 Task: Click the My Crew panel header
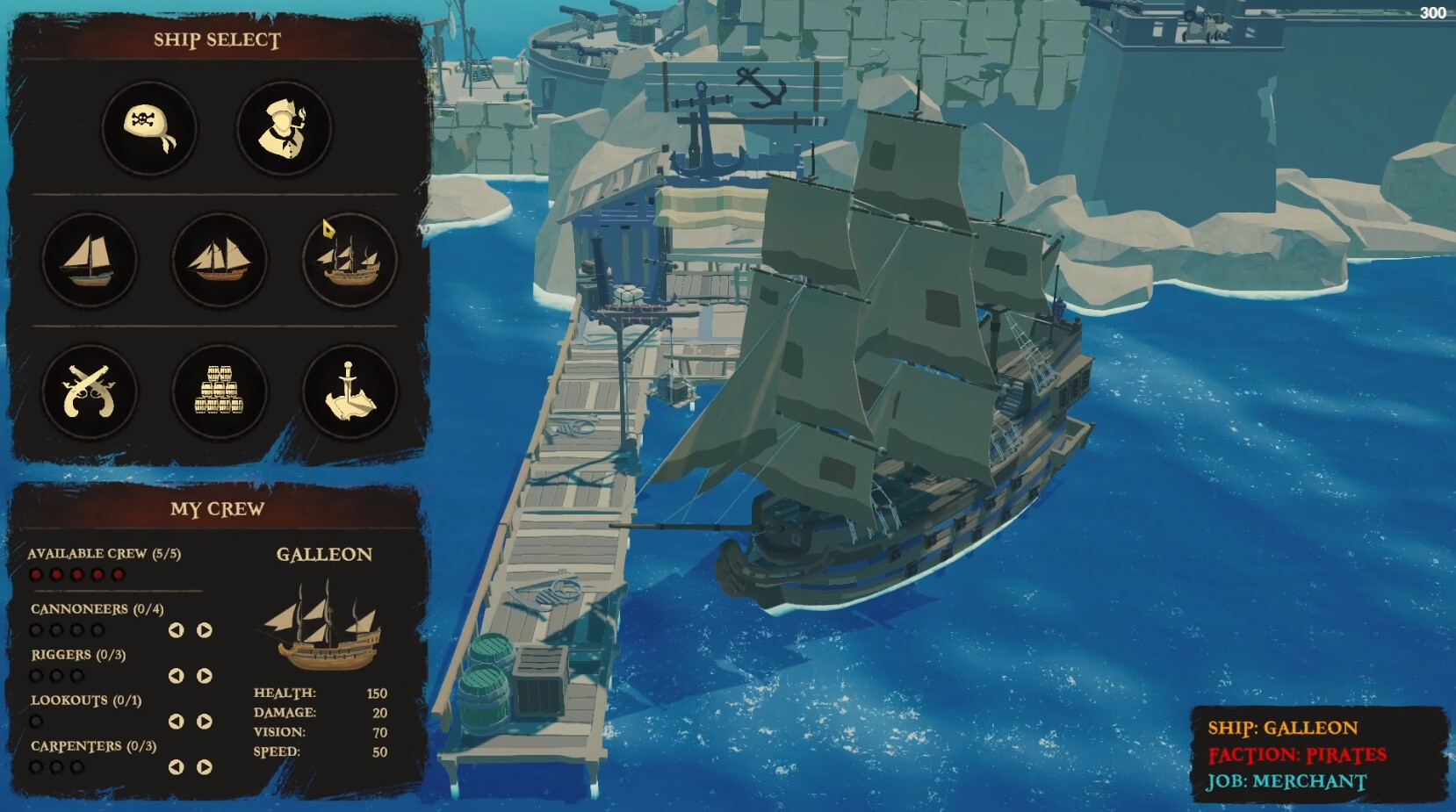[x=216, y=507]
